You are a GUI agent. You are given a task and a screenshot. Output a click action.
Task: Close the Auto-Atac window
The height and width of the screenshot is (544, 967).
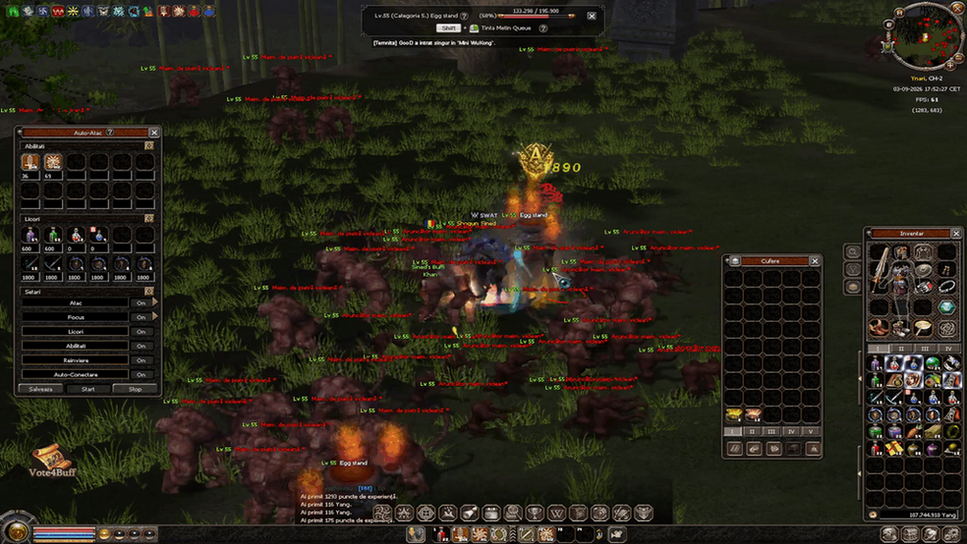154,132
